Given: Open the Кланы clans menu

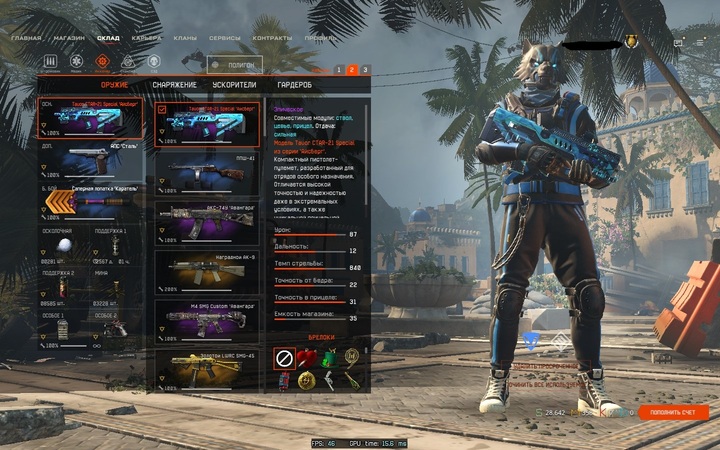Looking at the screenshot, I should coord(184,37).
